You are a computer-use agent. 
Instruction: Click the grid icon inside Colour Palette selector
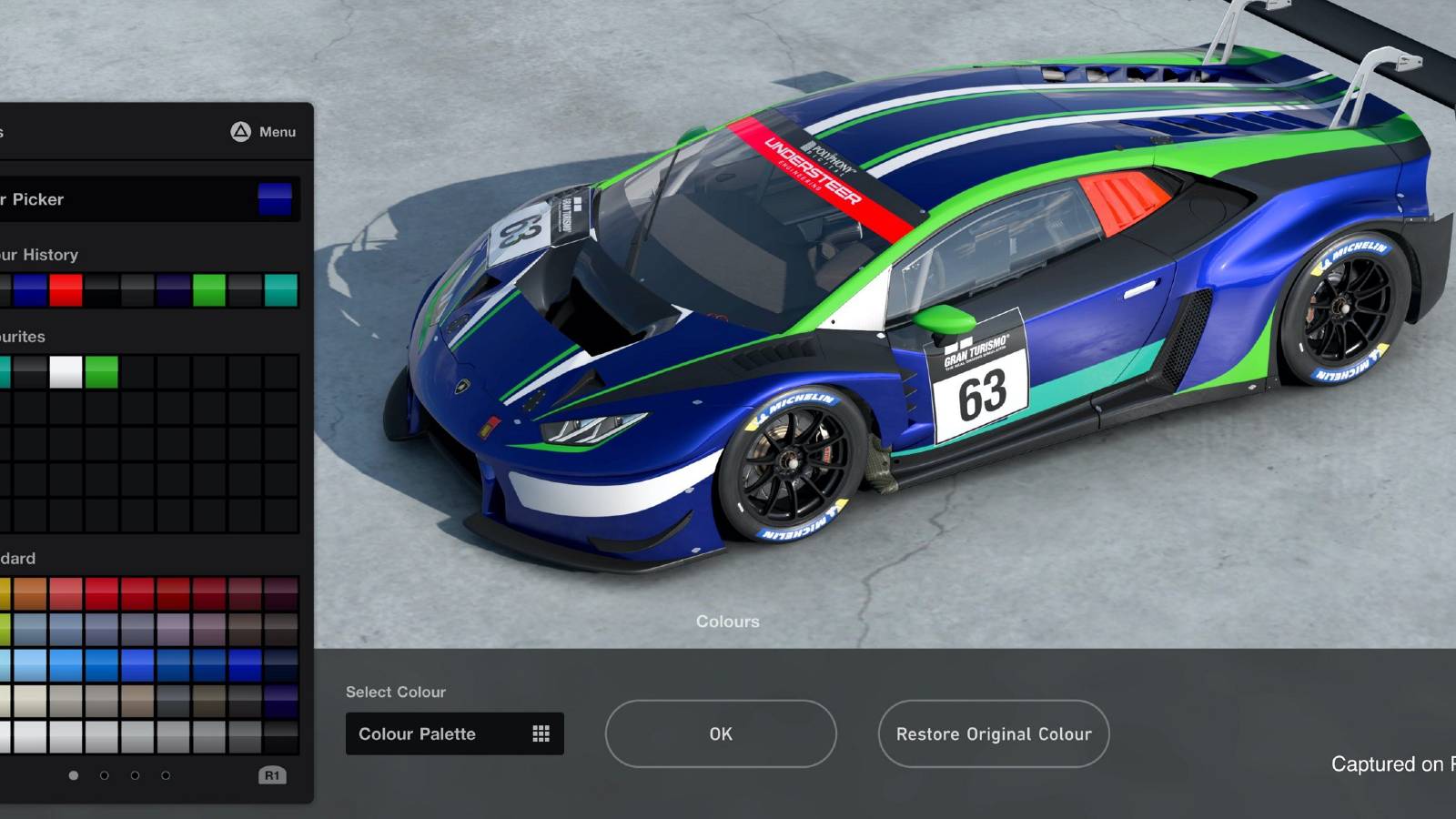(543, 733)
